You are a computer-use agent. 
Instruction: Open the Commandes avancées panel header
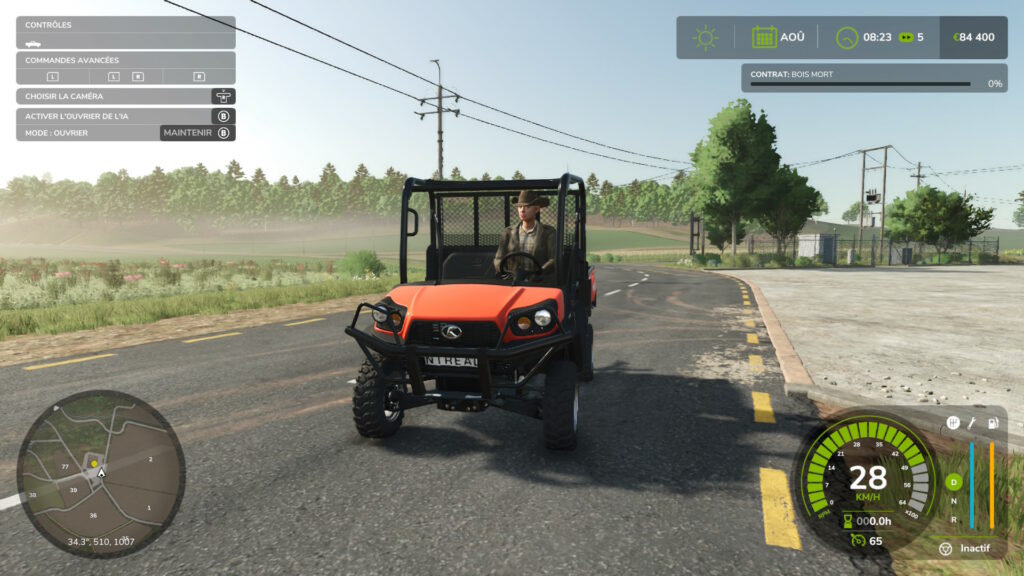click(125, 60)
